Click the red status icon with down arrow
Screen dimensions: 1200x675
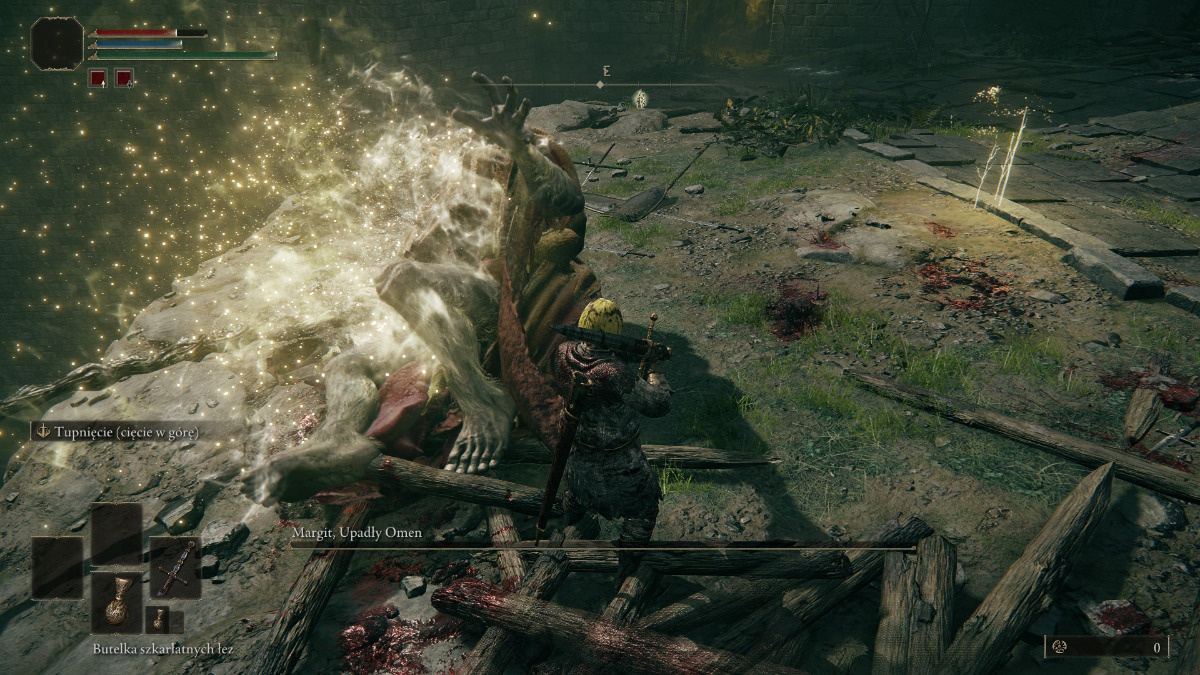pyautogui.click(x=124, y=77)
